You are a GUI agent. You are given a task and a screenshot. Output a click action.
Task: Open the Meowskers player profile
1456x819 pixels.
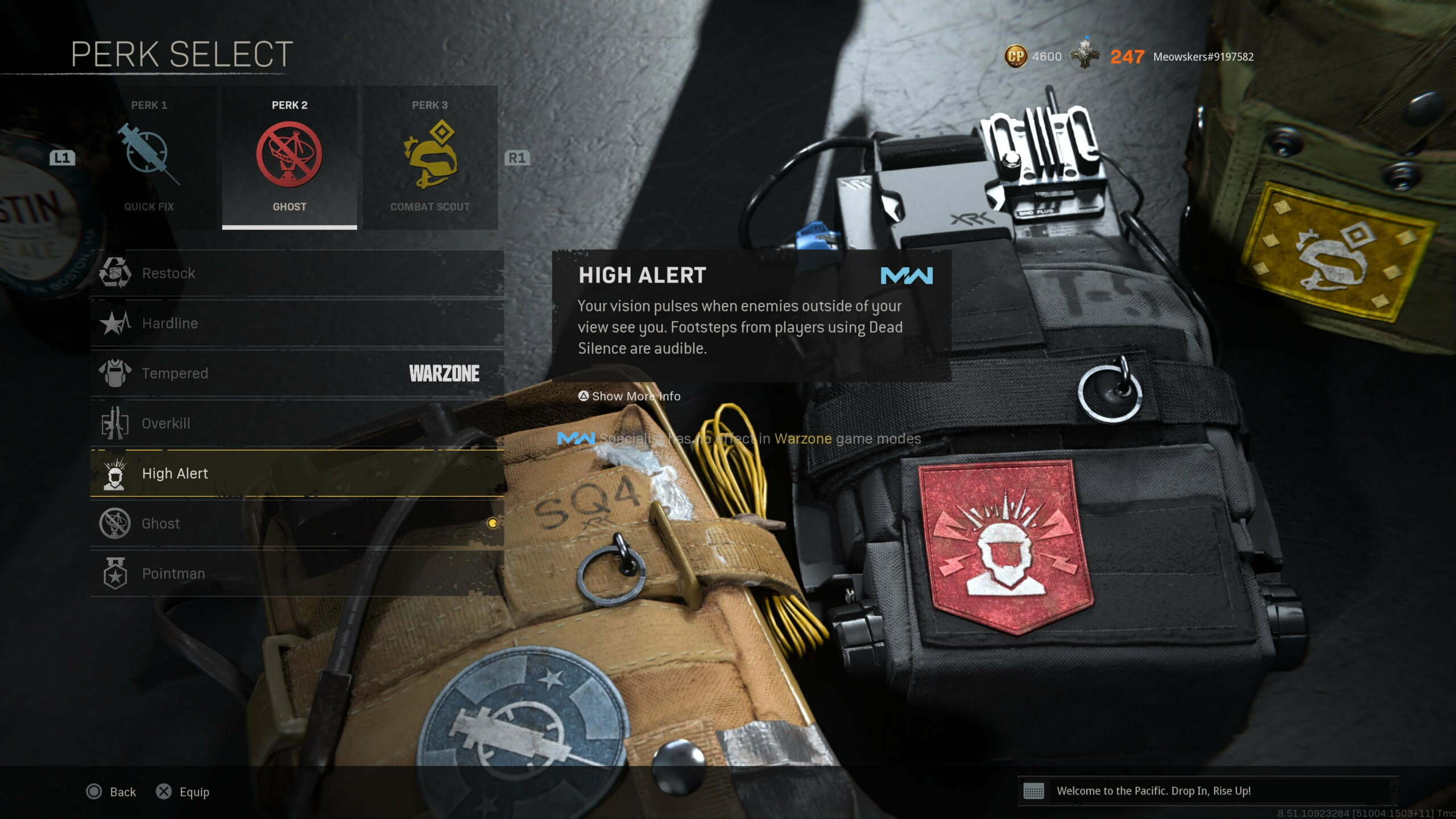point(1203,57)
